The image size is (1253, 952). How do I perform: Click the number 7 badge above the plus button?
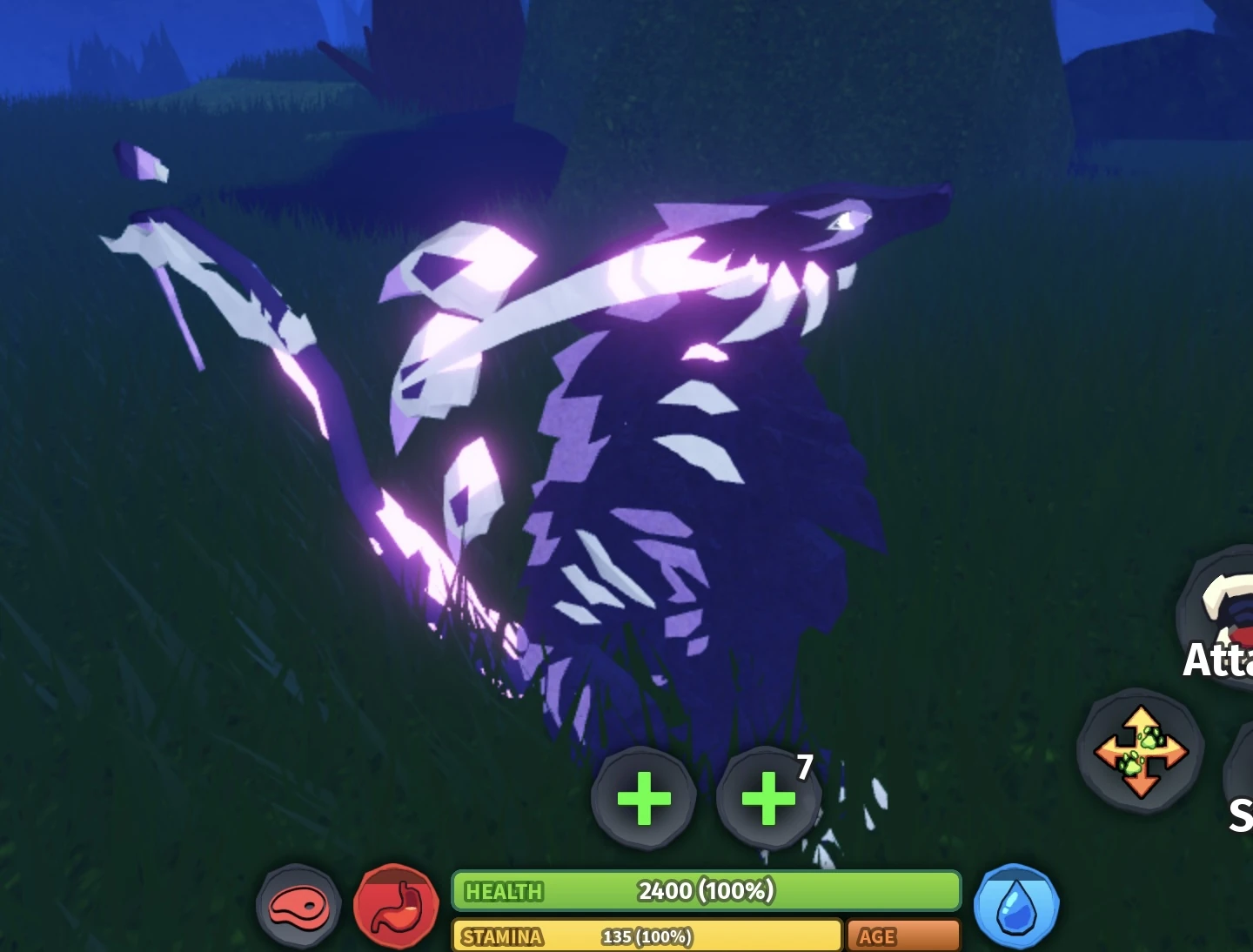[803, 767]
